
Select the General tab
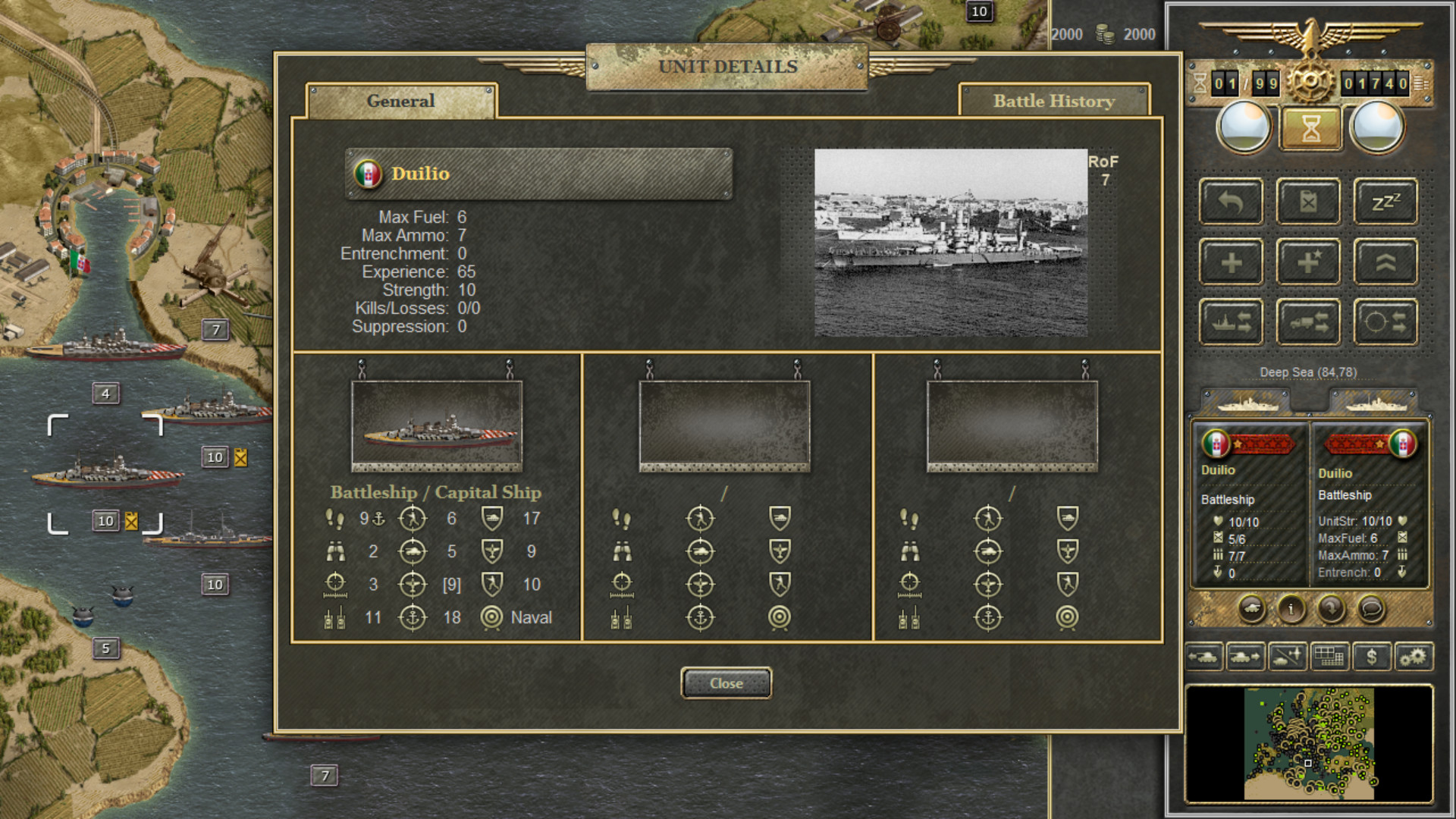coord(400,101)
